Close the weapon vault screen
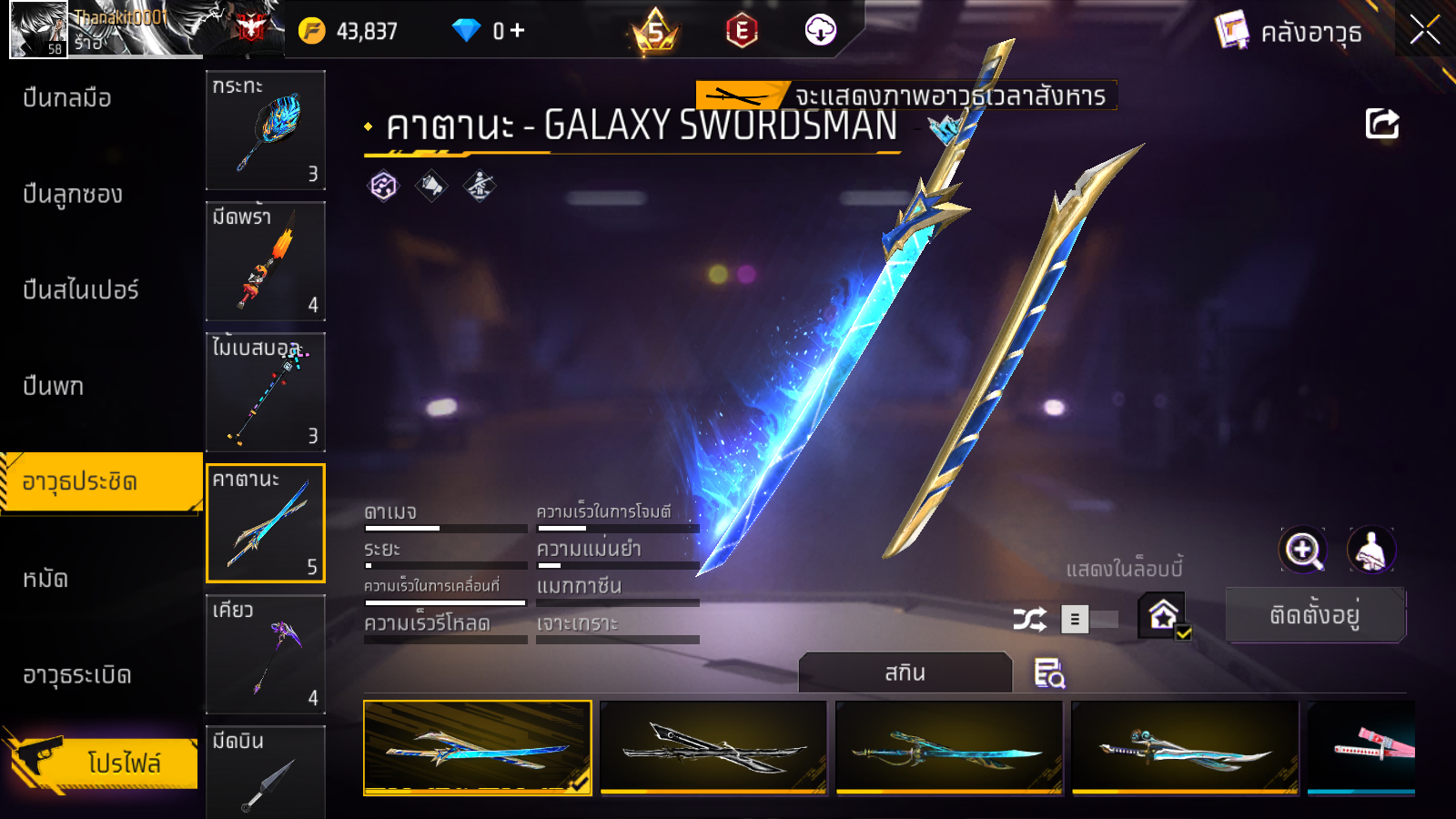This screenshot has width=1456, height=819. [x=1424, y=31]
